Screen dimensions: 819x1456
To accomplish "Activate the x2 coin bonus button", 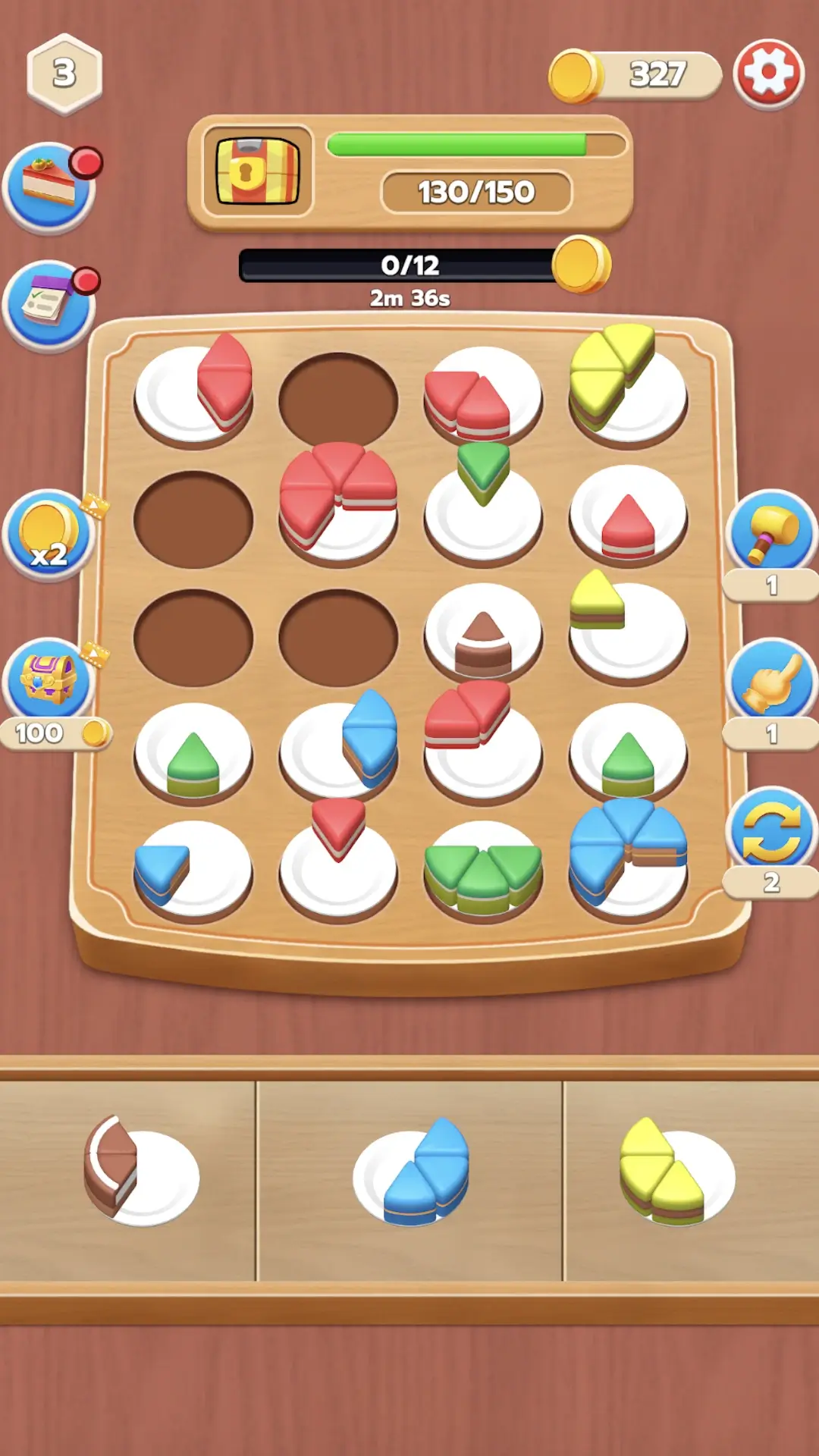I will pyautogui.click(x=50, y=535).
